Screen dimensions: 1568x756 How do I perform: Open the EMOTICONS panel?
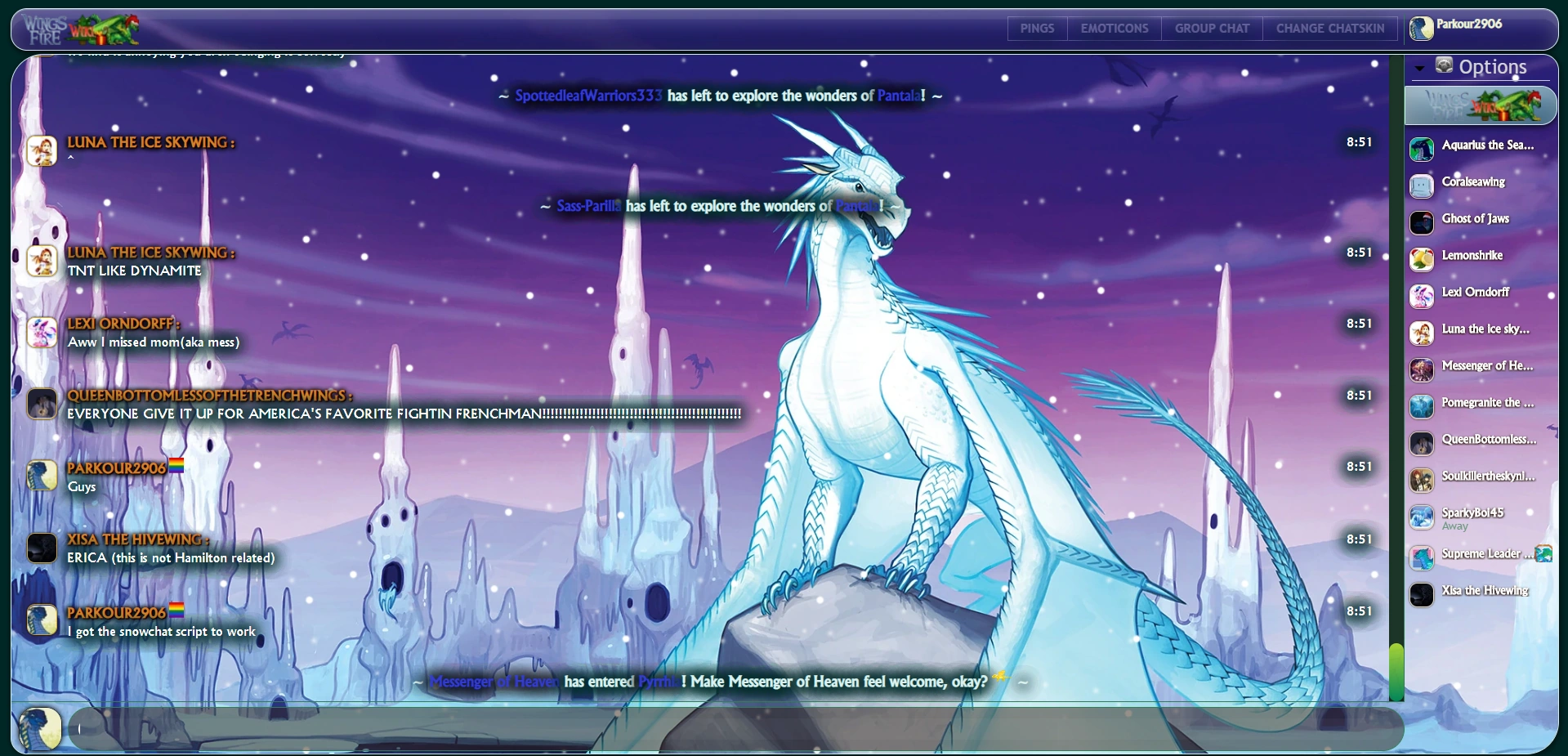tap(1114, 29)
